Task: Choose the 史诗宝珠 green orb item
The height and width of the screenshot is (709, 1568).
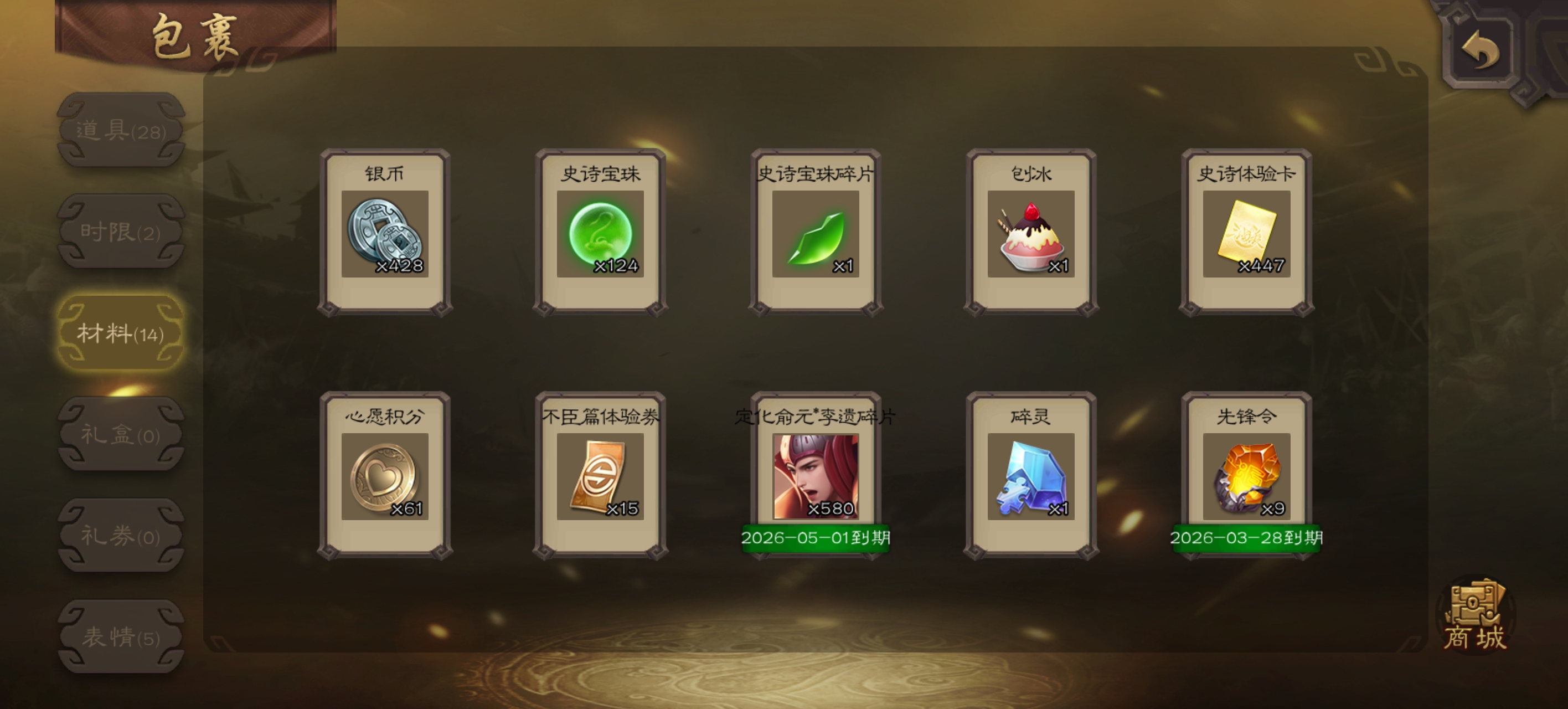Action: click(600, 234)
